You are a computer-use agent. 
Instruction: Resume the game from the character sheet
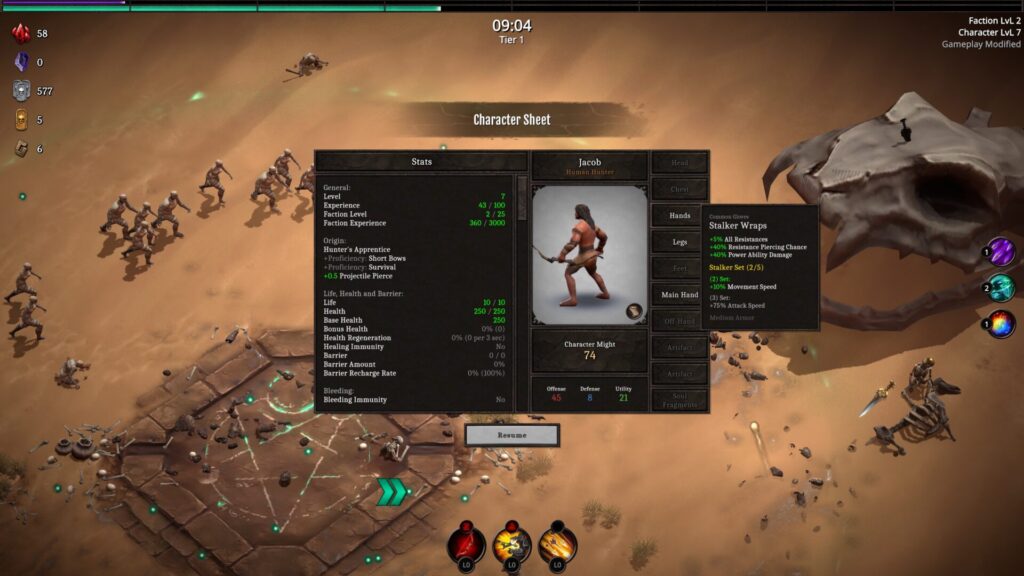(x=511, y=435)
